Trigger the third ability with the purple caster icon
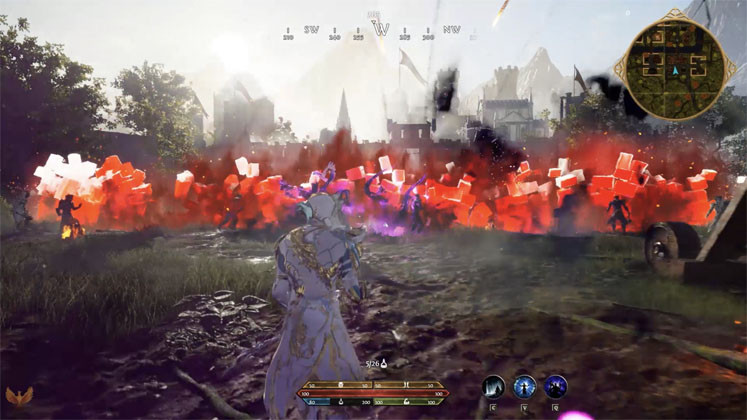The width and height of the screenshot is (747, 420). coord(555,387)
